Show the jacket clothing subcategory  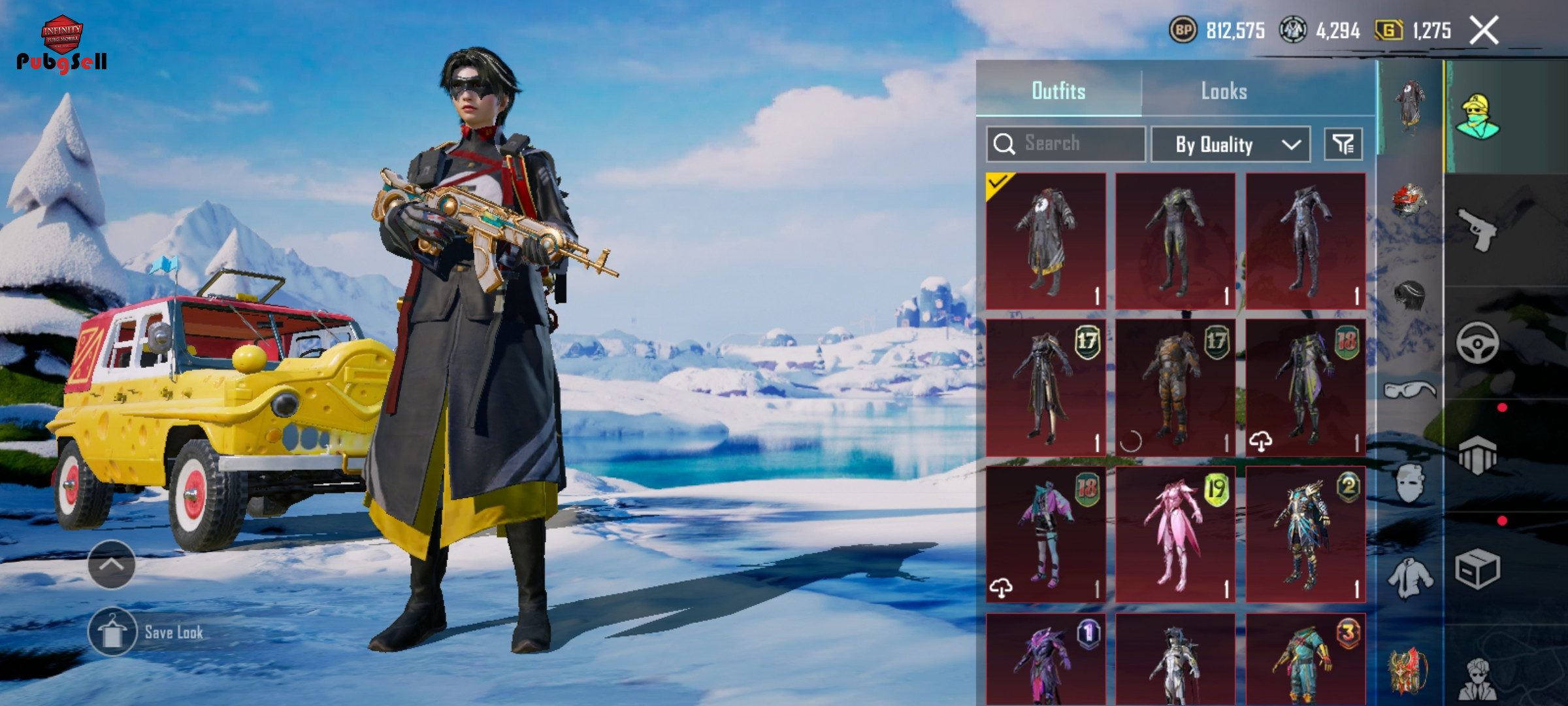[1409, 579]
